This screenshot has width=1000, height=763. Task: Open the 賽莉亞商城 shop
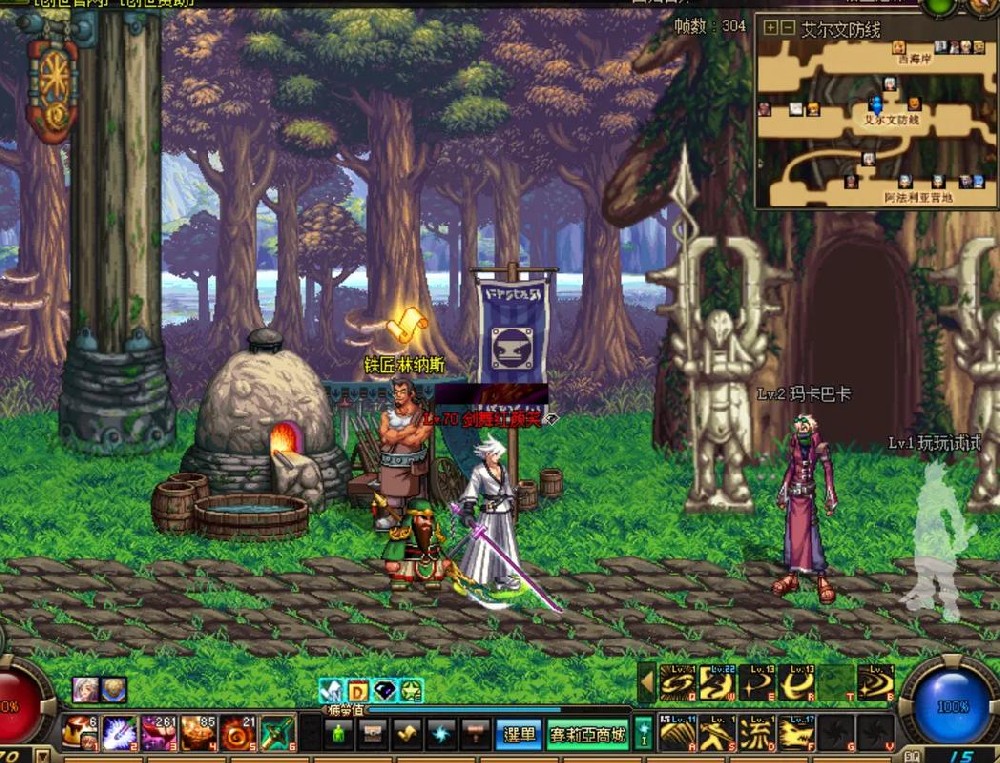[x=588, y=735]
